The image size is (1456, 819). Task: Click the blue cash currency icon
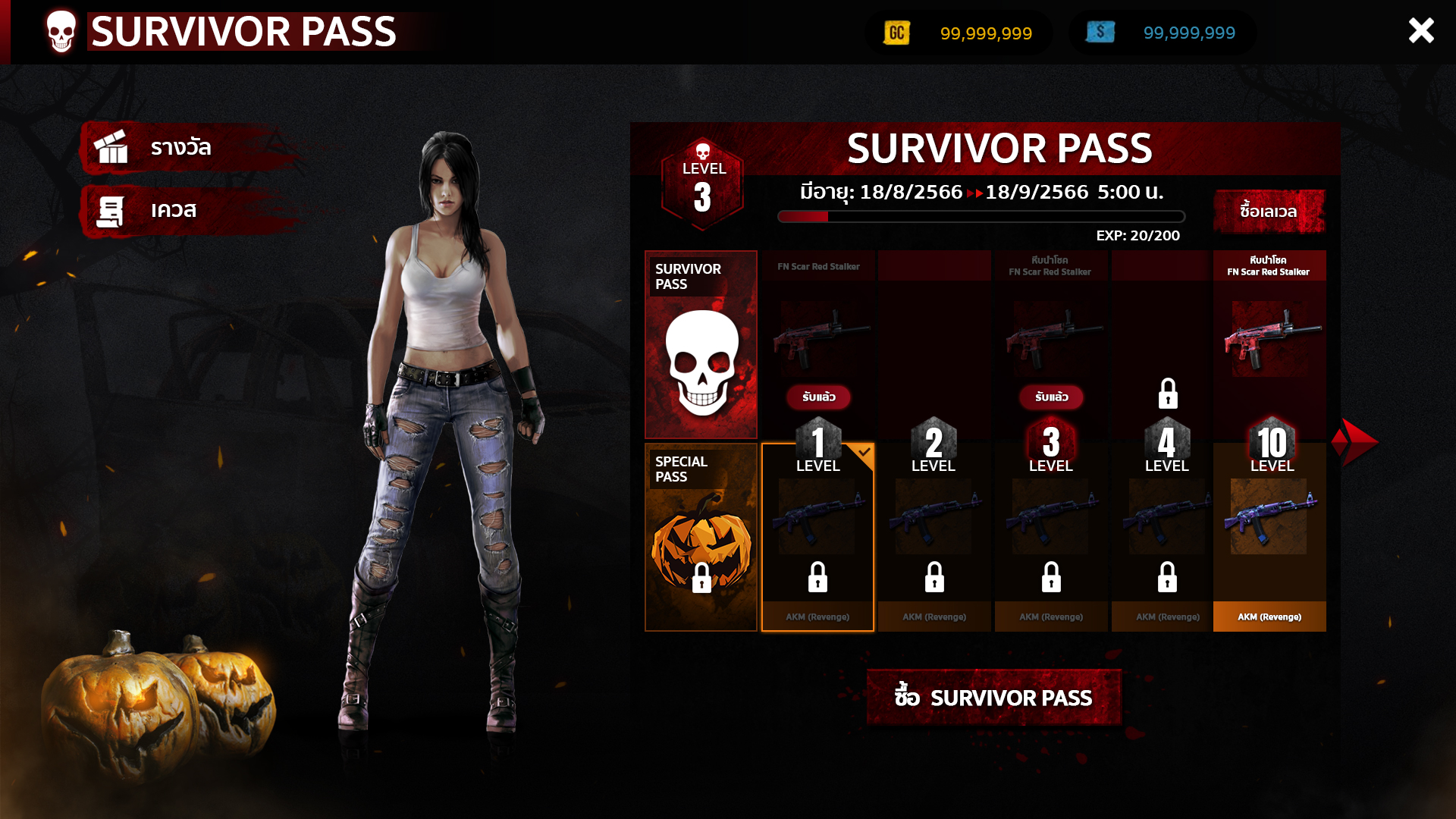tap(1100, 33)
